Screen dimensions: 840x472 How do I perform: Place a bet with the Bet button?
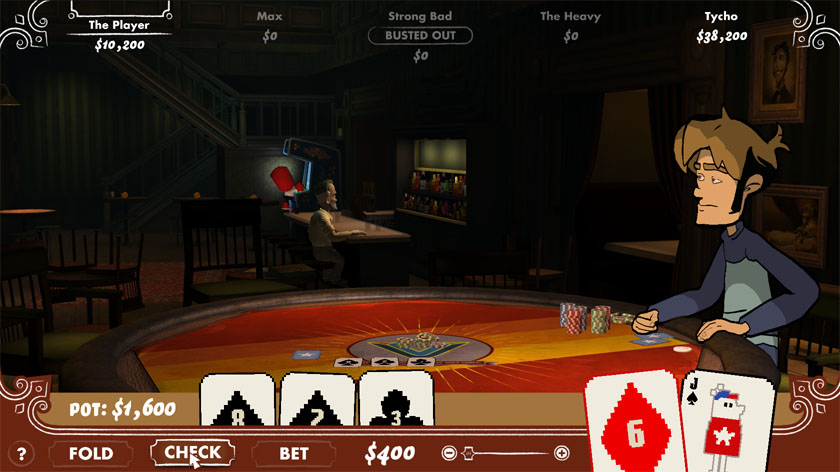(x=294, y=453)
